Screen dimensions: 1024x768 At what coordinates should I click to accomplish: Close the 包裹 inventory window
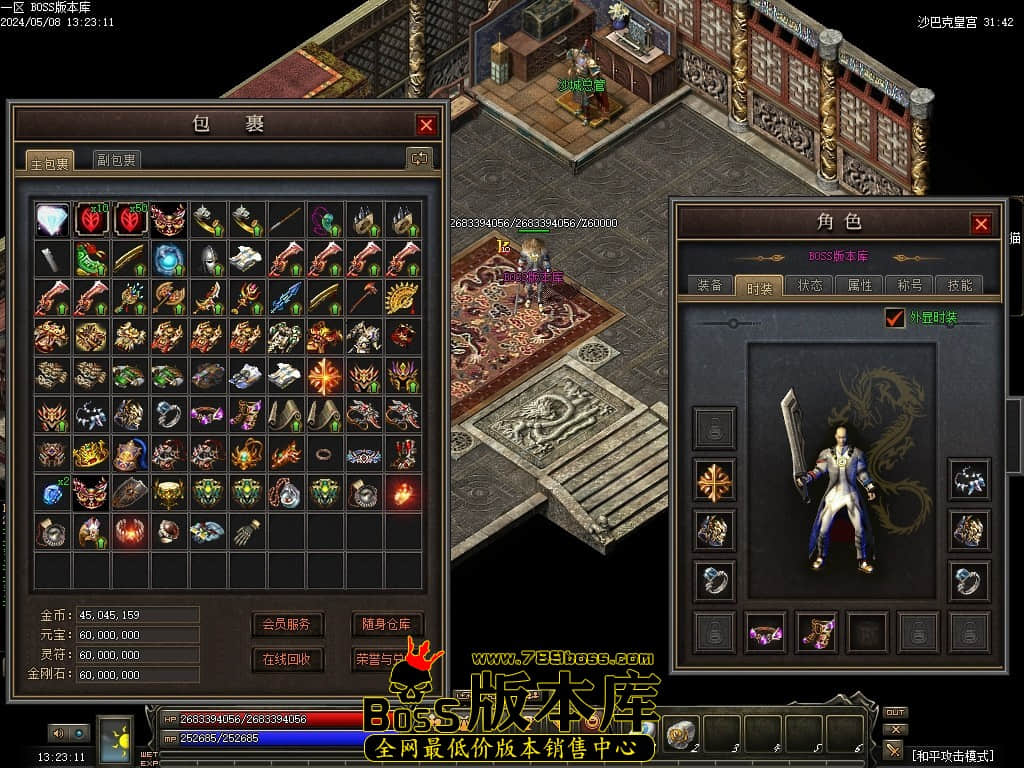pos(426,125)
